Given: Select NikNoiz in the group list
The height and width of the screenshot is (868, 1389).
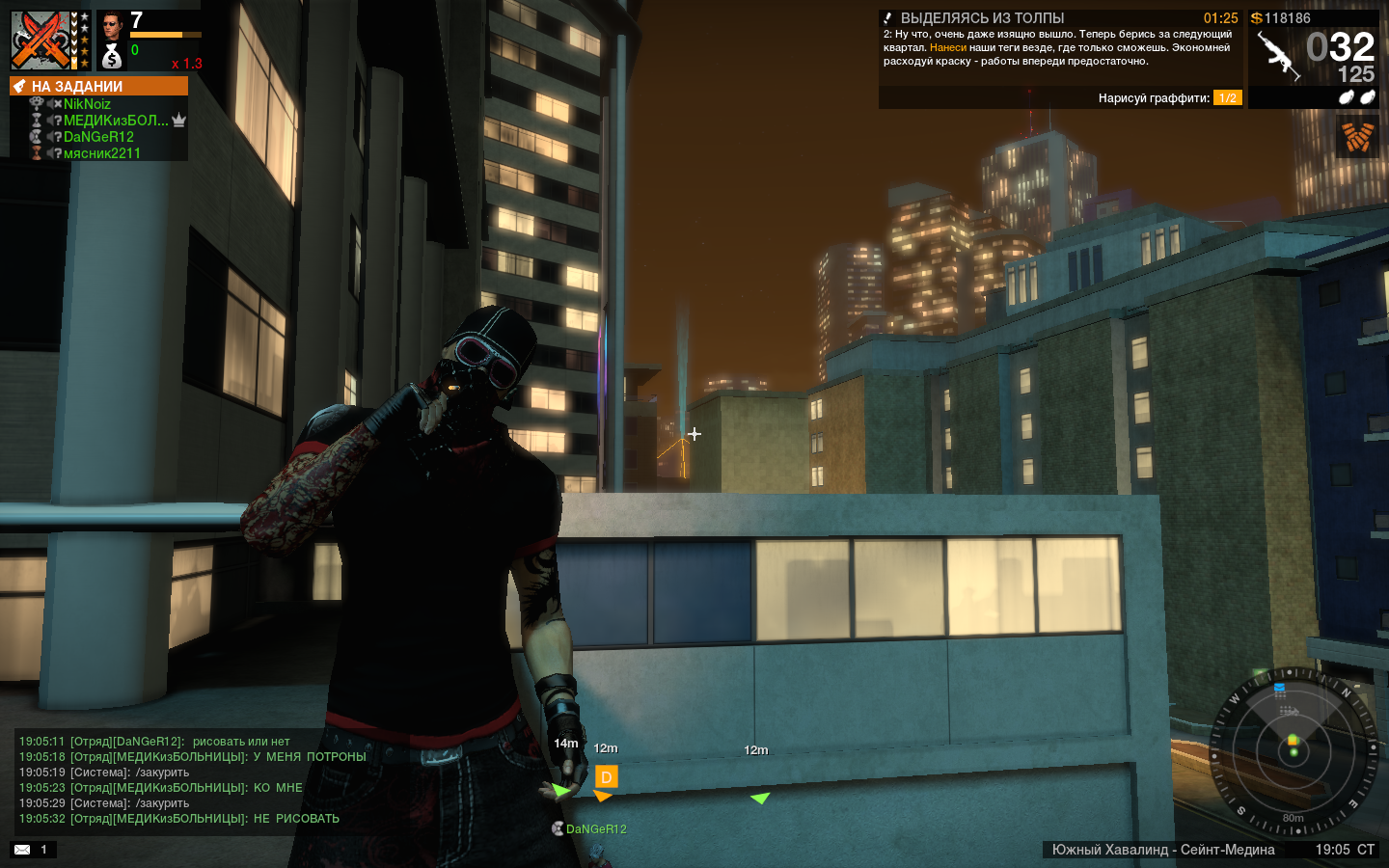Looking at the screenshot, I should pyautogui.click(x=87, y=104).
